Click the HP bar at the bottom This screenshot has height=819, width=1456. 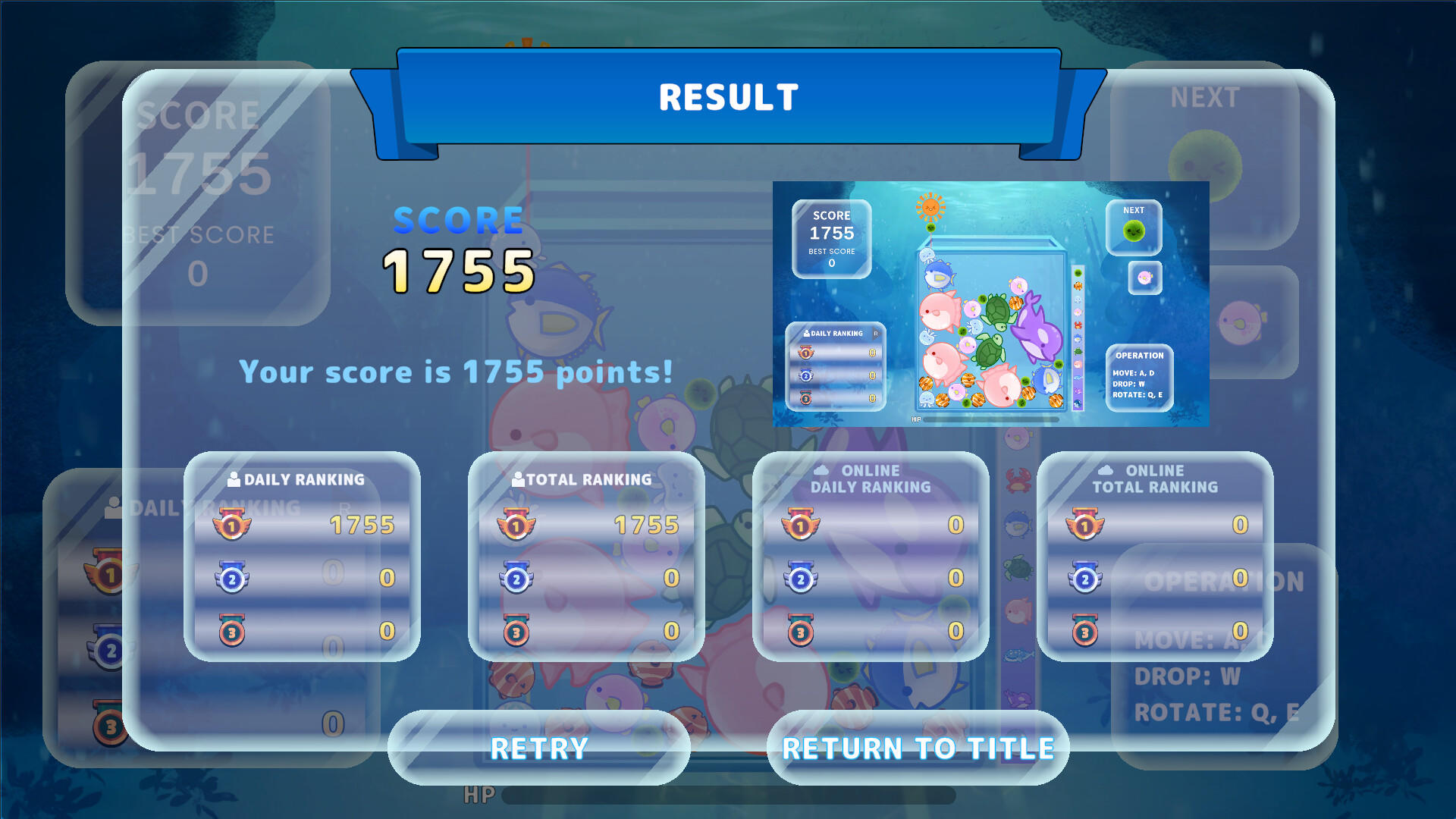[728, 795]
